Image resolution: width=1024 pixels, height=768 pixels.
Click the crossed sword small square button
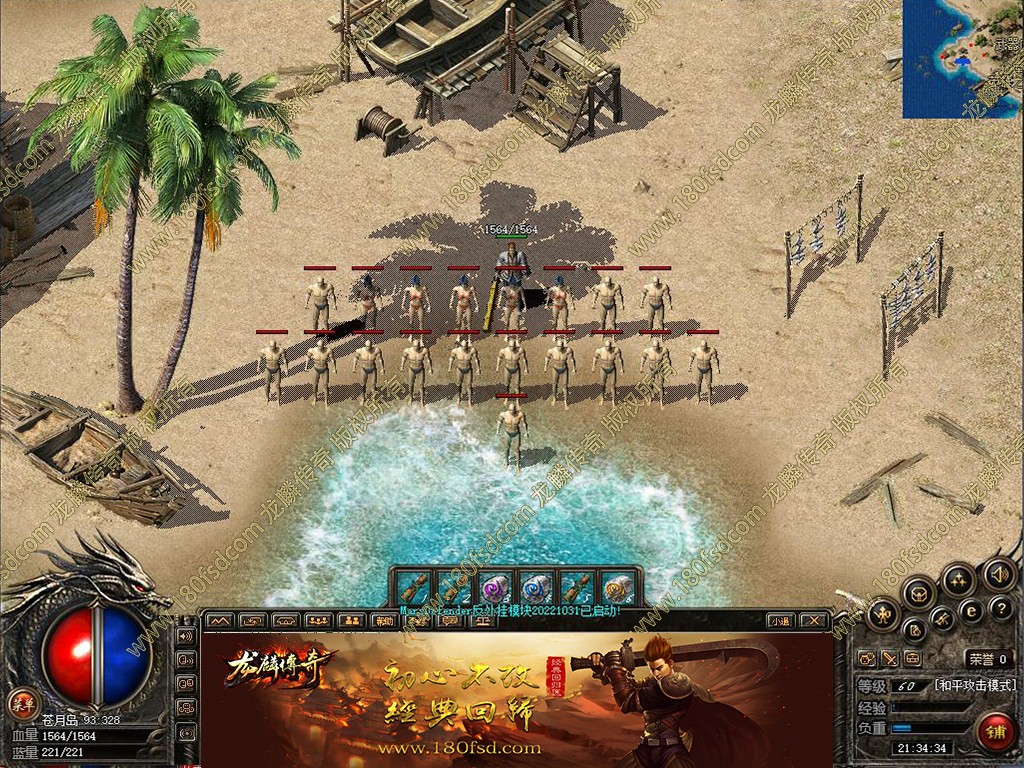(889, 659)
